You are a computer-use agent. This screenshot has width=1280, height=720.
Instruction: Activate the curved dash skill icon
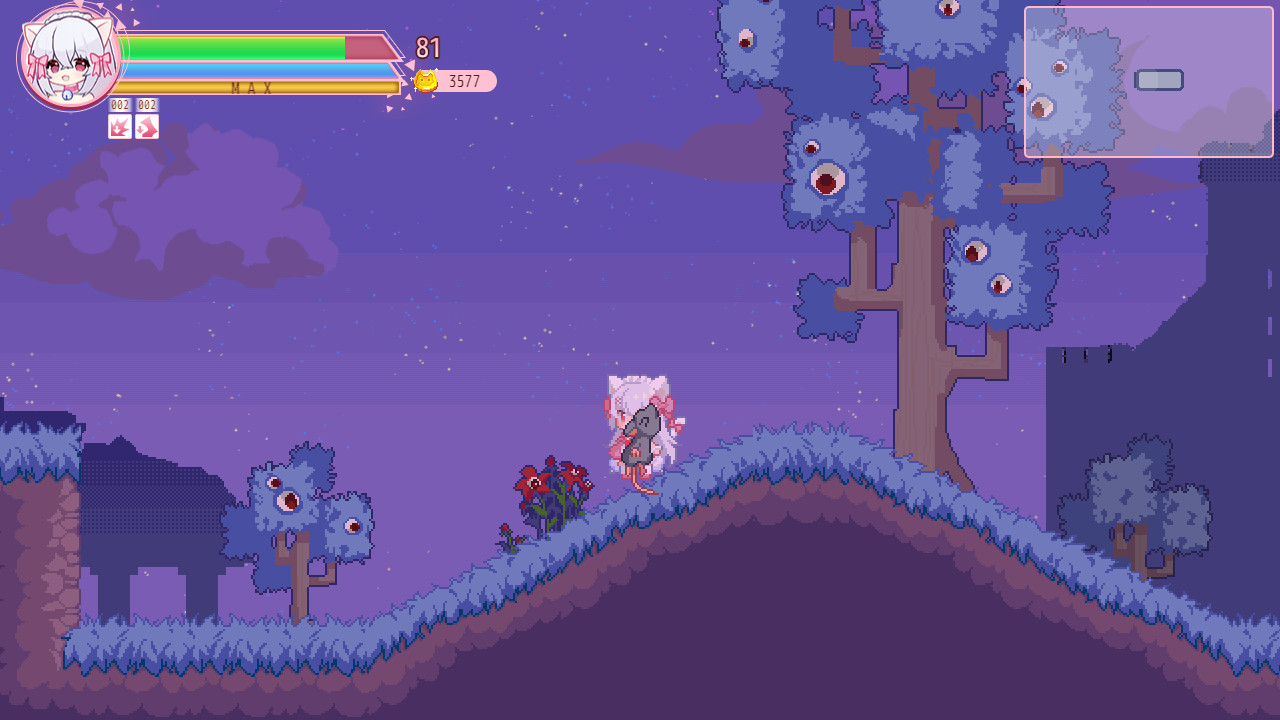pyautogui.click(x=147, y=127)
